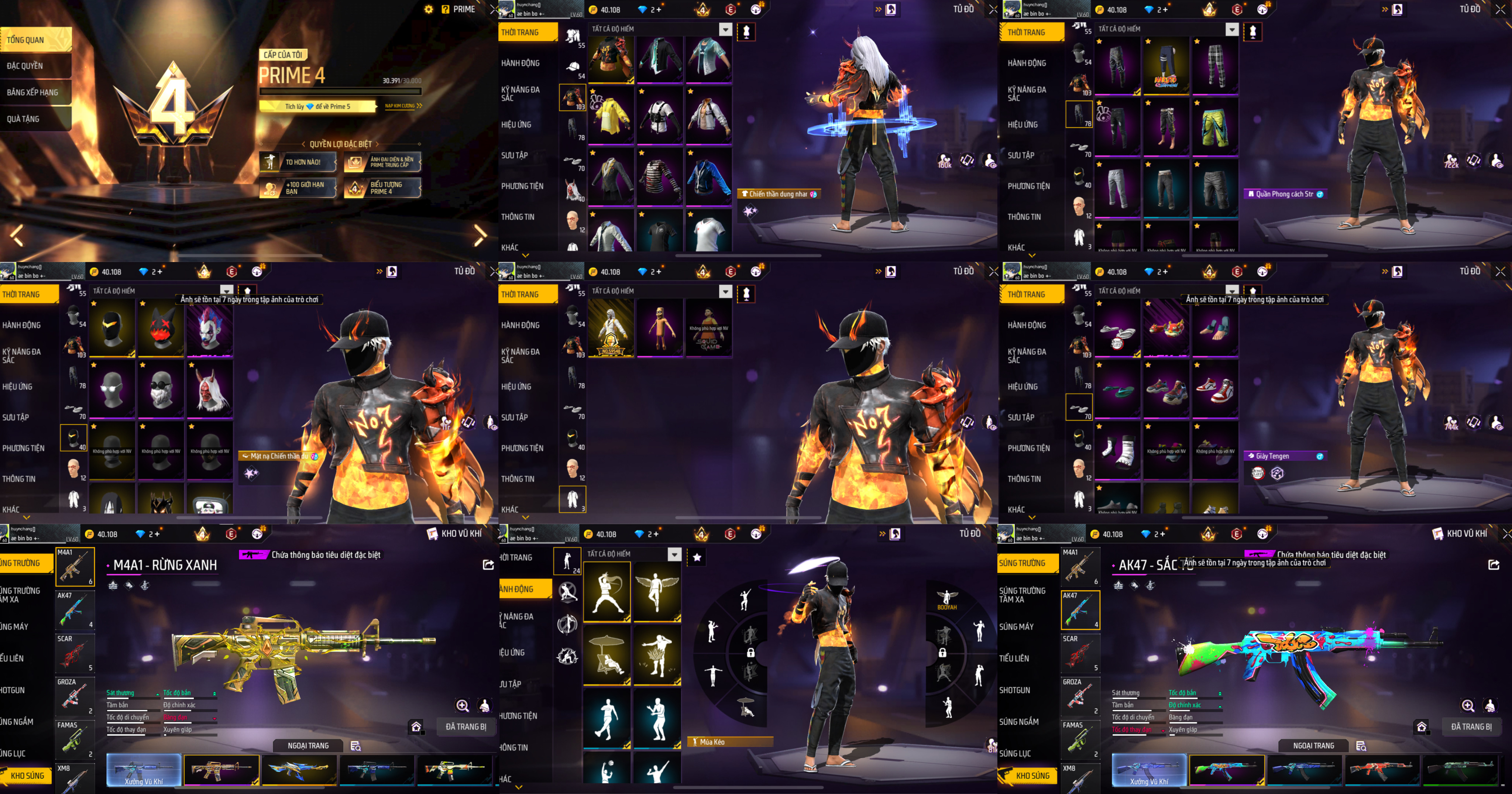
Task: Click the NẠP KIM CƯƠNG link
Action: point(403,106)
